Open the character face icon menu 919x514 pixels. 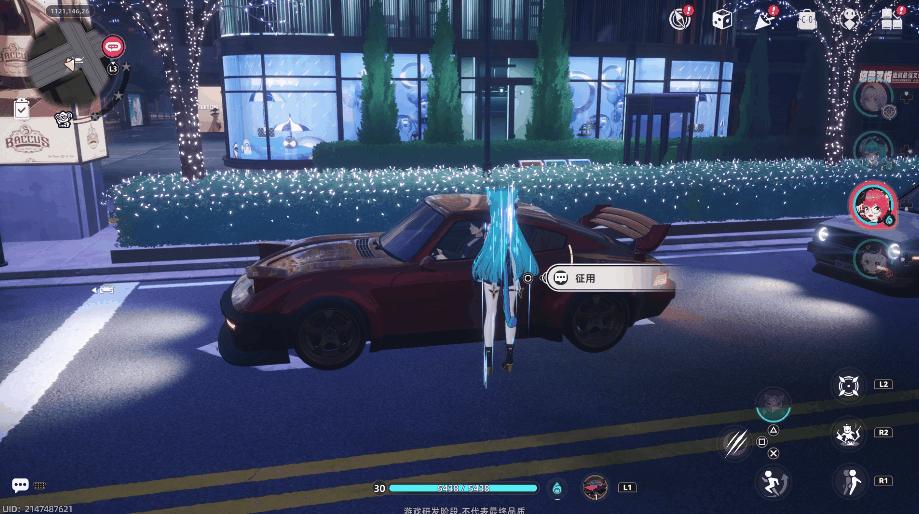[x=849, y=18]
